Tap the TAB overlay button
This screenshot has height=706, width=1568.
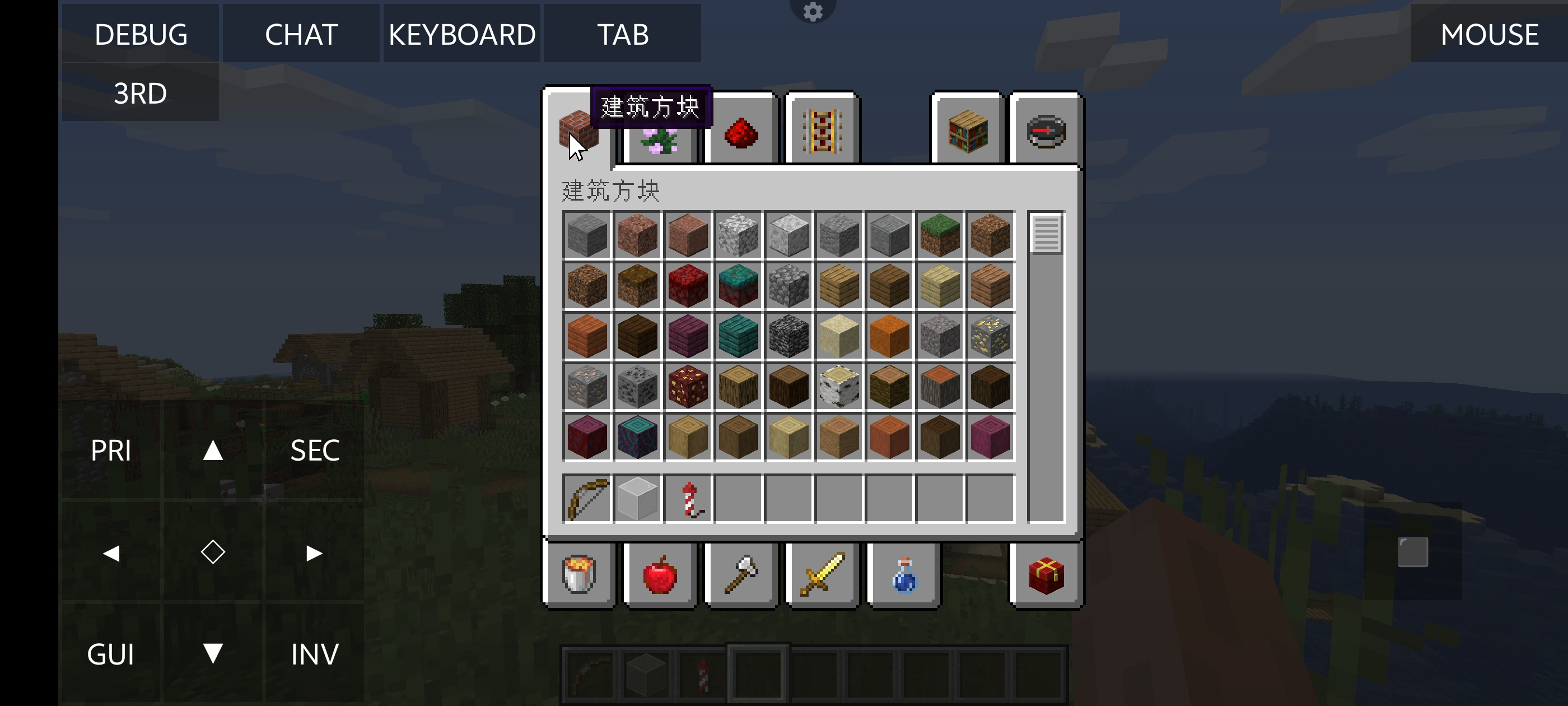[623, 34]
